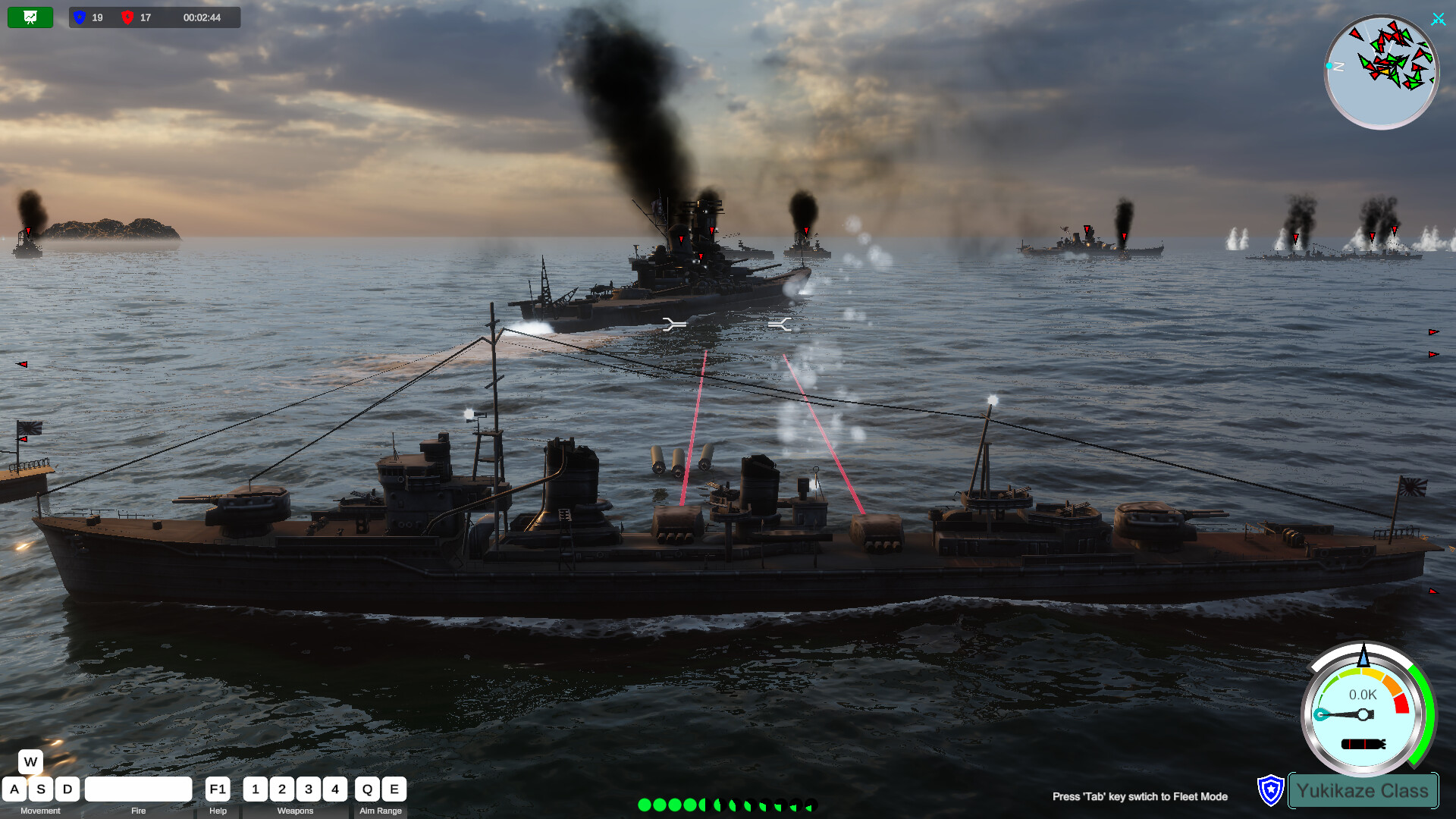Click the Fire spacebar input field
Screen dimensions: 1456x819
coord(138,789)
